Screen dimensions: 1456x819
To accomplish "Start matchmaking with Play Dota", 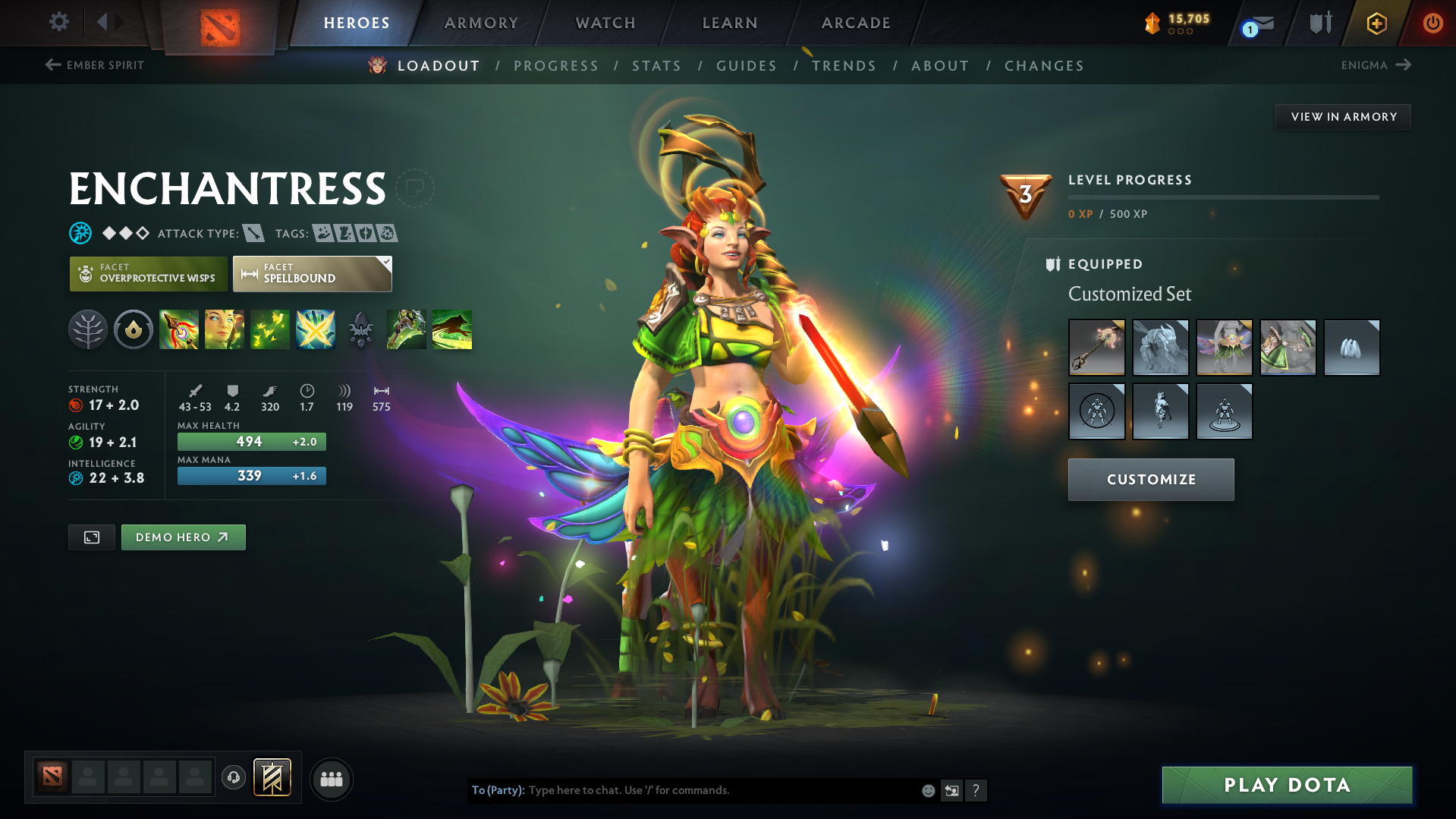I will click(1287, 785).
